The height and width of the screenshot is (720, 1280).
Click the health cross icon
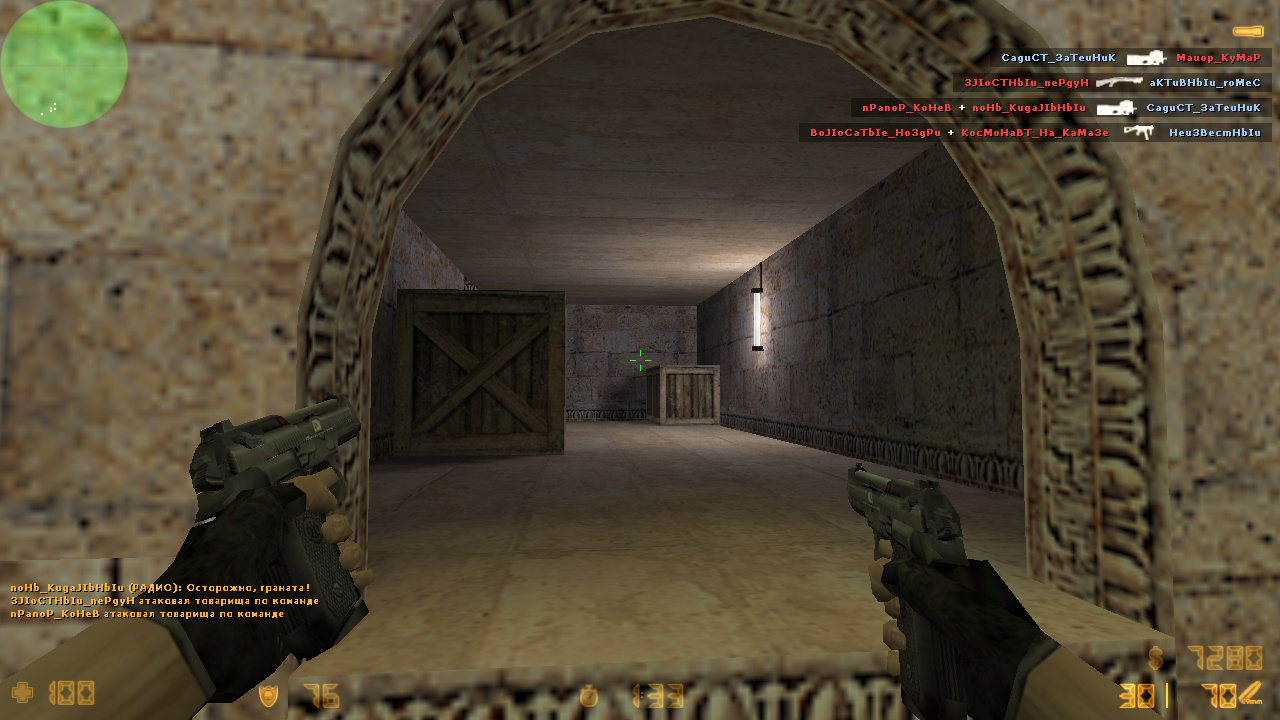(x=21, y=692)
